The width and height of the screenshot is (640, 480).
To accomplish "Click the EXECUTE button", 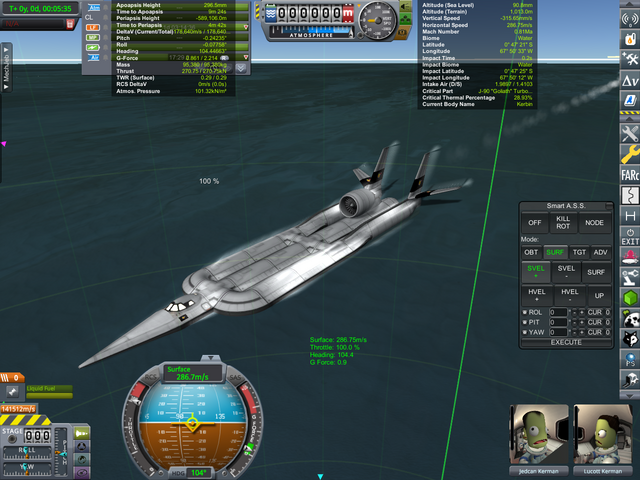I will click(566, 342).
